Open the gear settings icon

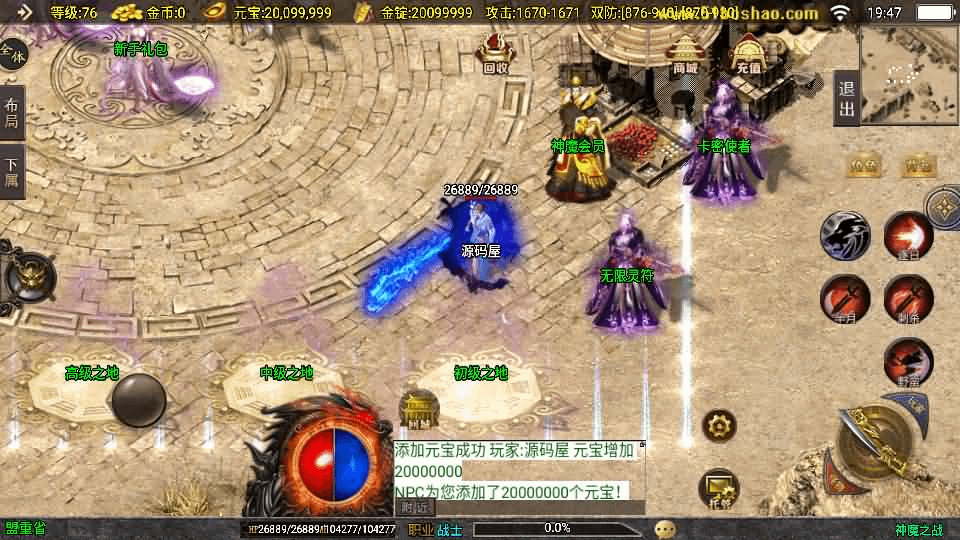(x=719, y=426)
